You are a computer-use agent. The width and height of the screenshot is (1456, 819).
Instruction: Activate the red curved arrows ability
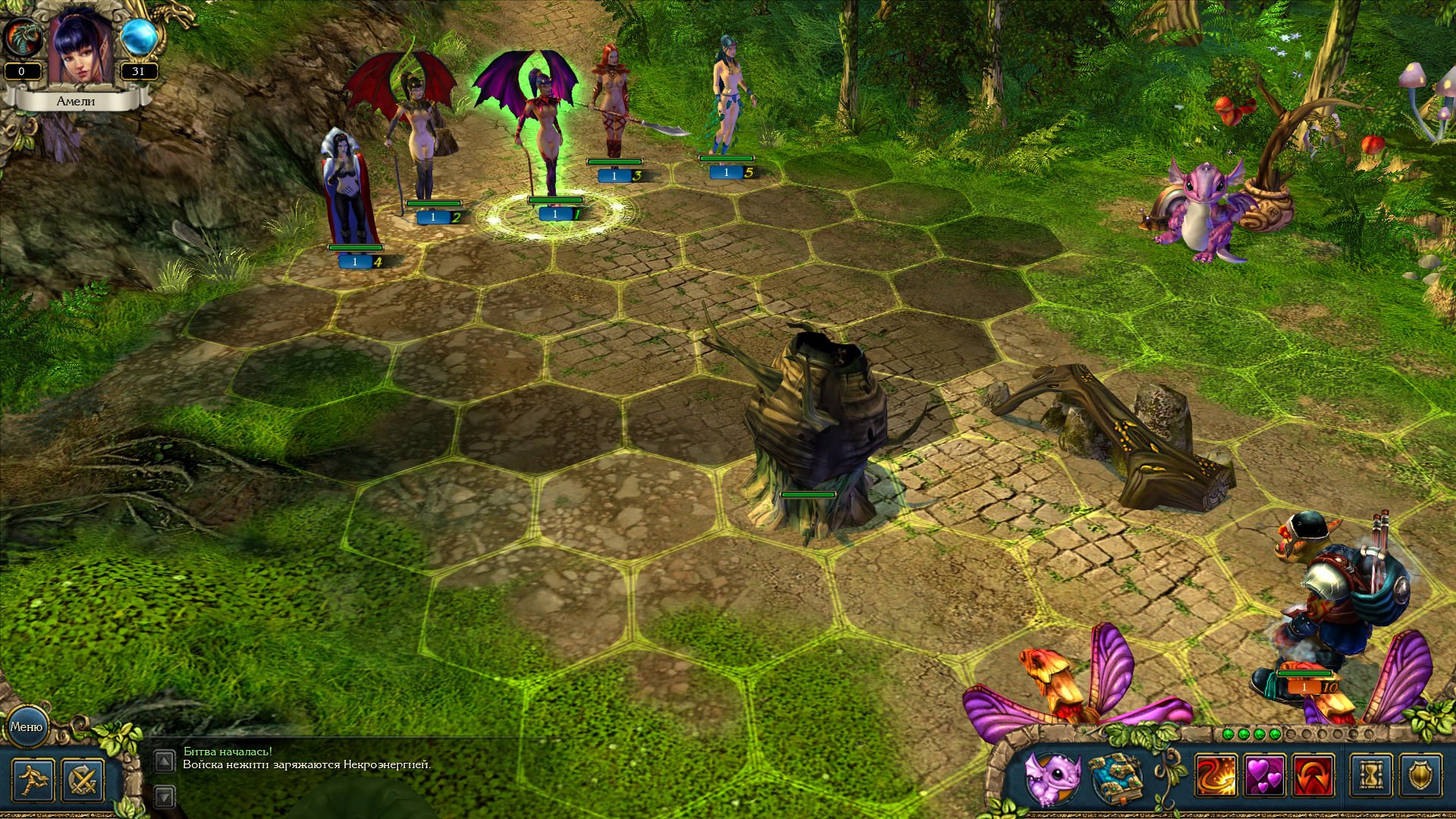click(x=1313, y=777)
